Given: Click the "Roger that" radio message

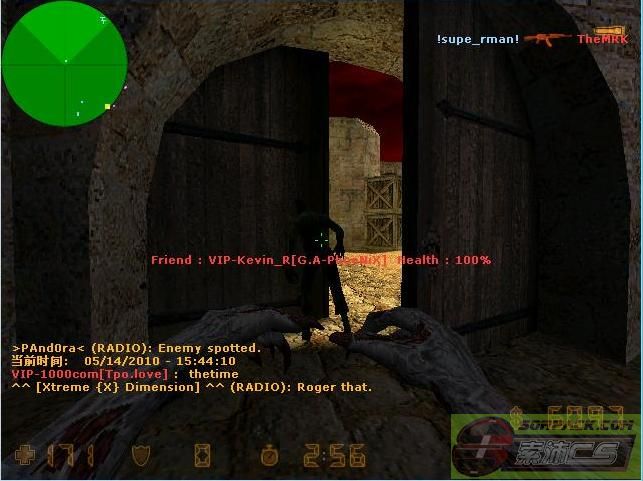Looking at the screenshot, I should click(x=191, y=387).
